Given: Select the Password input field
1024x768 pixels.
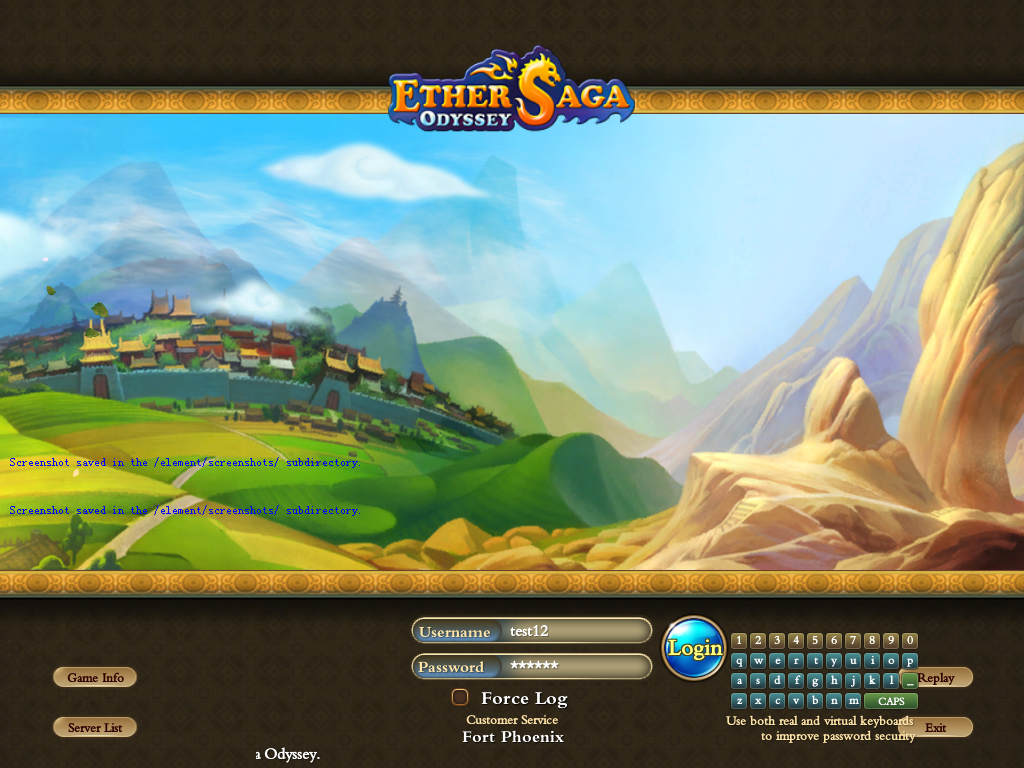Looking at the screenshot, I should click(x=575, y=667).
